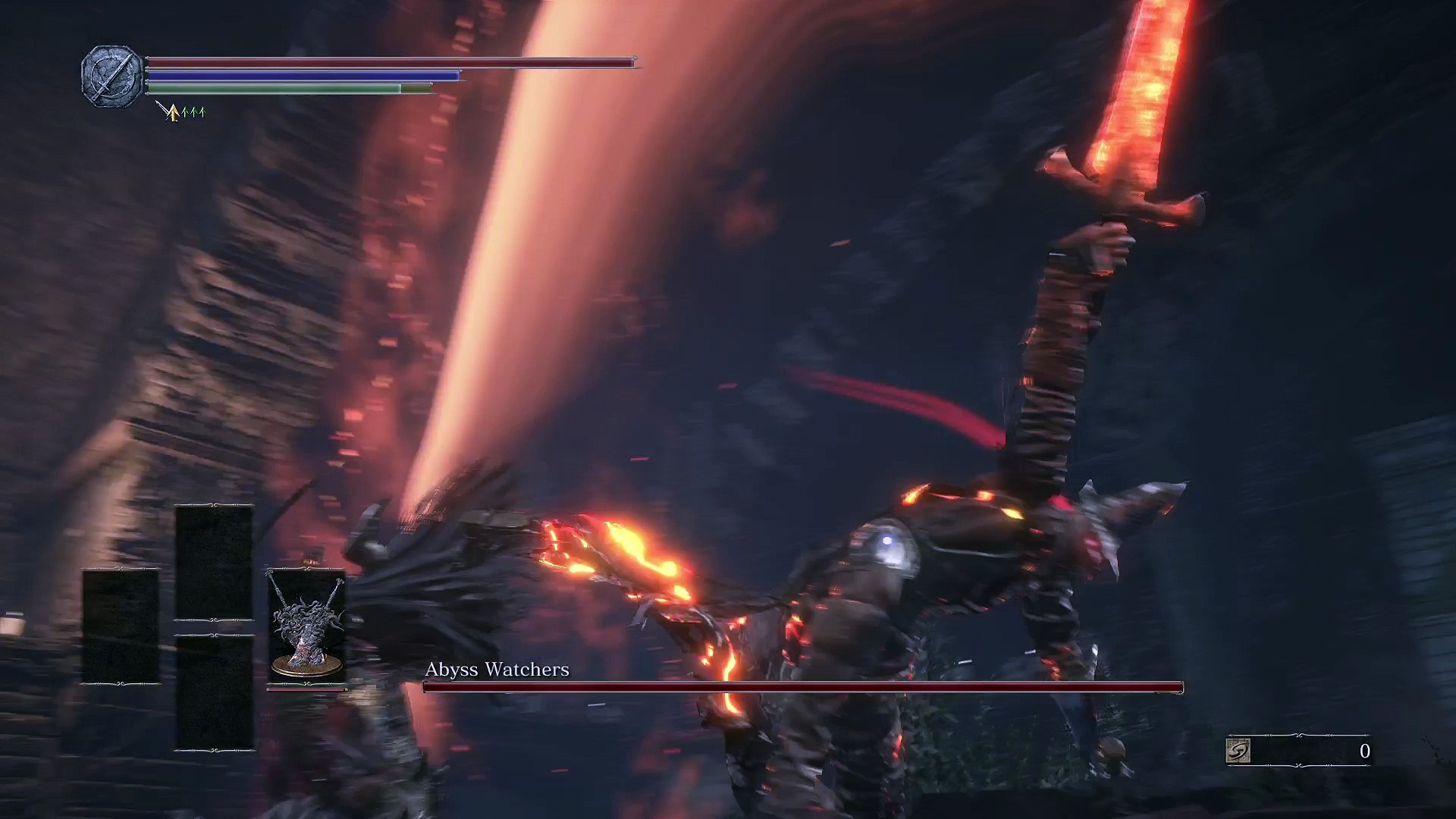Click the souls counter swirl icon
1456x819 pixels.
click(1238, 751)
